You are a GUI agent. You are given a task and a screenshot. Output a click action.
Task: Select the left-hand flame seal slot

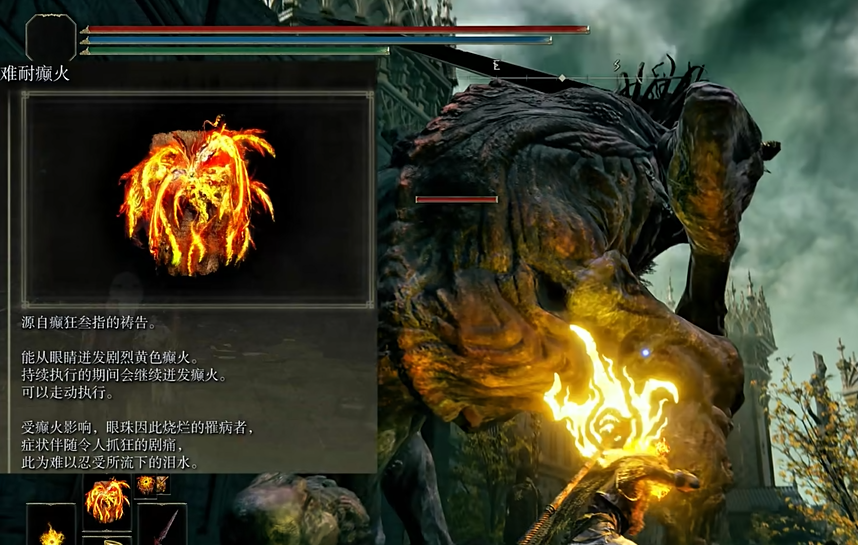[51, 527]
